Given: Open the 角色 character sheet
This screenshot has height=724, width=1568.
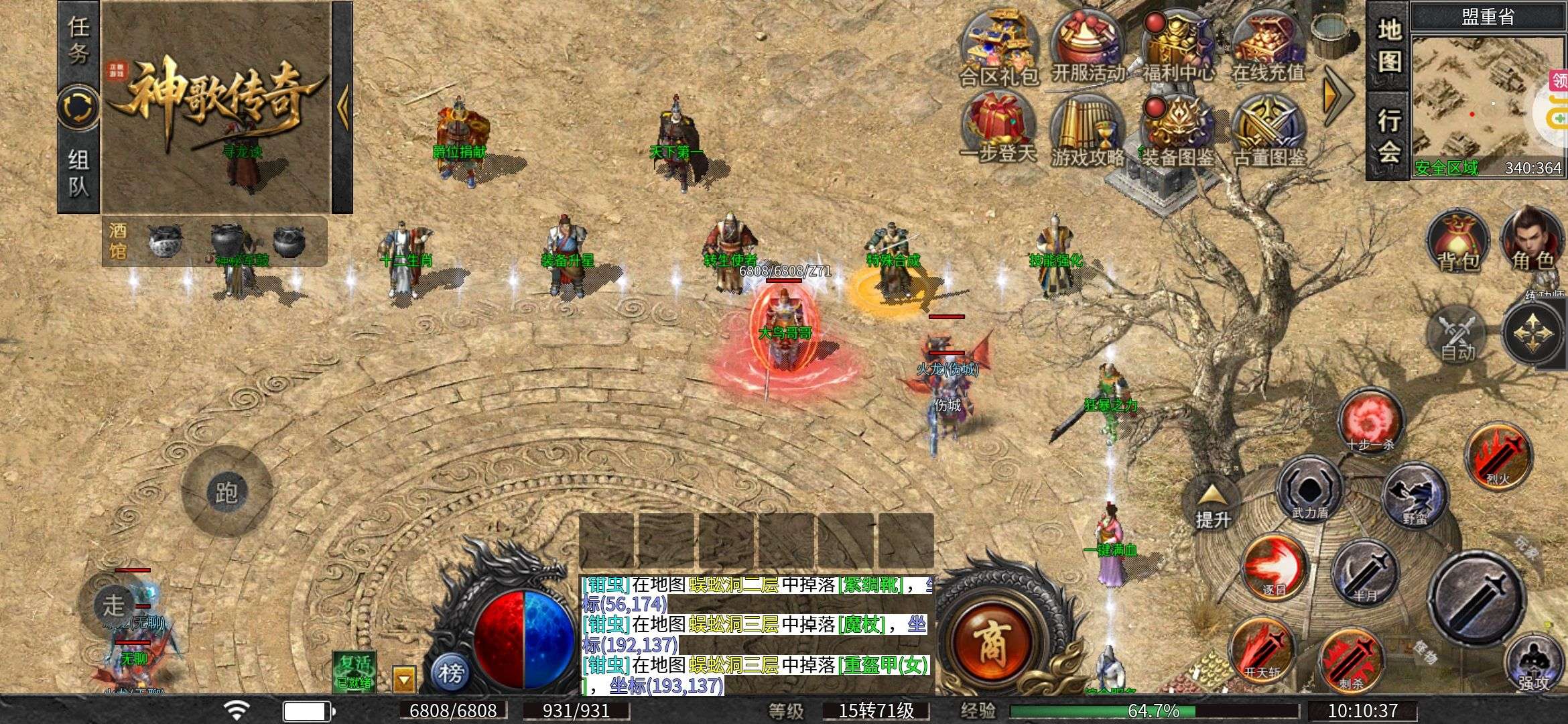Looking at the screenshot, I should point(1532,240).
